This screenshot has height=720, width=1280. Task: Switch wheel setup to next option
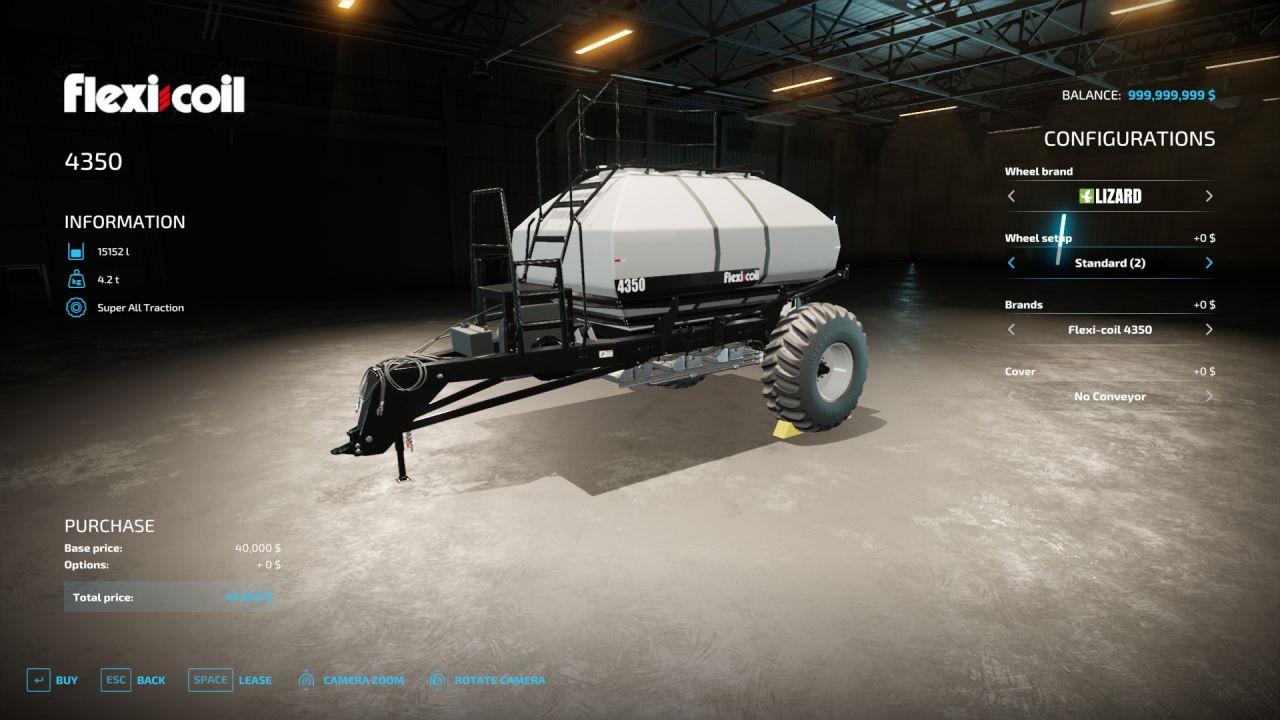1208,263
